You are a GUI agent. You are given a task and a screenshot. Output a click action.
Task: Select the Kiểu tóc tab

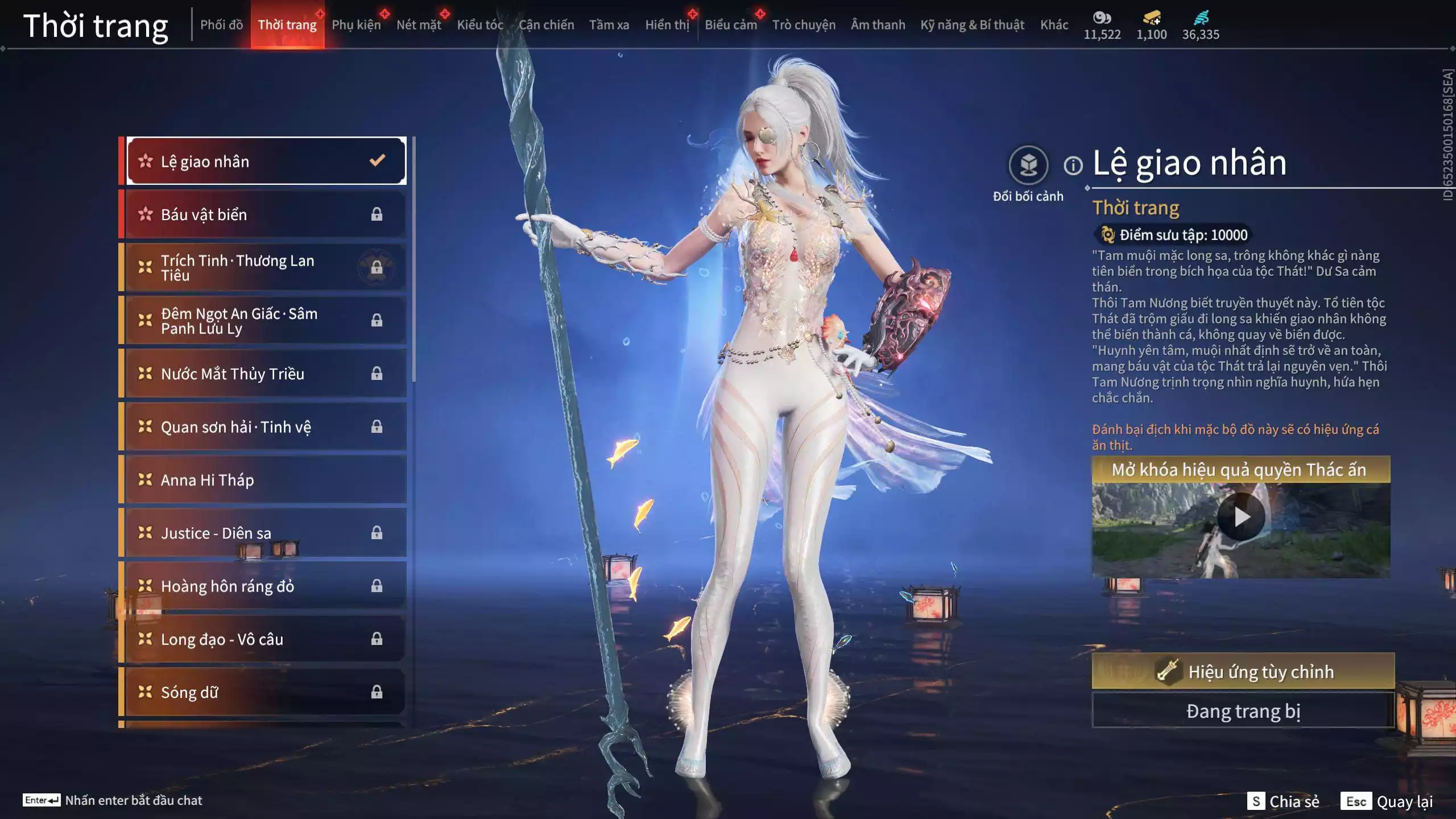[x=480, y=25]
